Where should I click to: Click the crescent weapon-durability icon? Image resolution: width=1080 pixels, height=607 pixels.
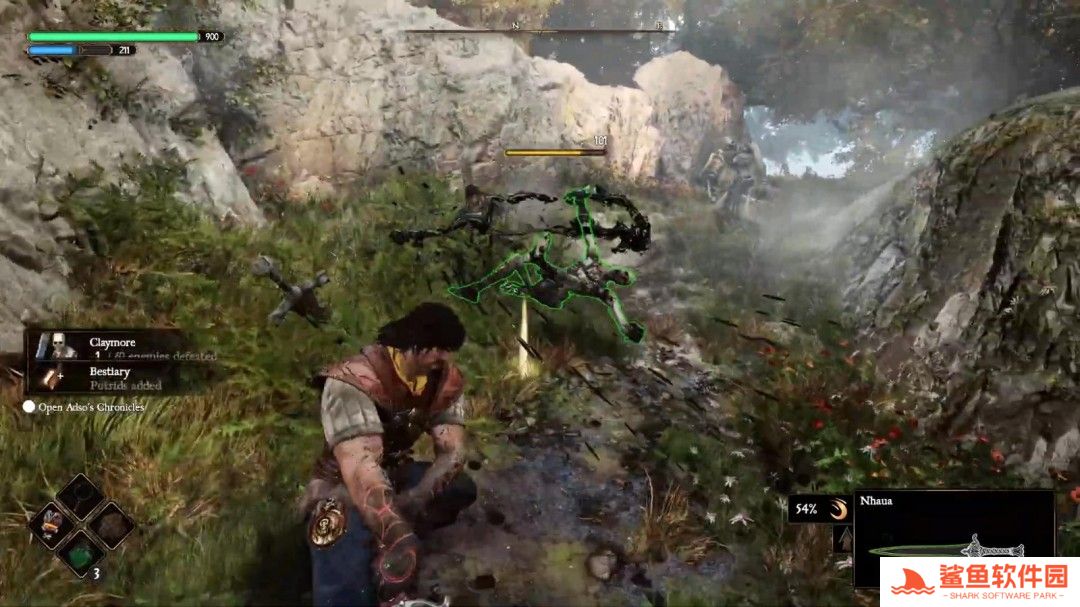[x=838, y=509]
